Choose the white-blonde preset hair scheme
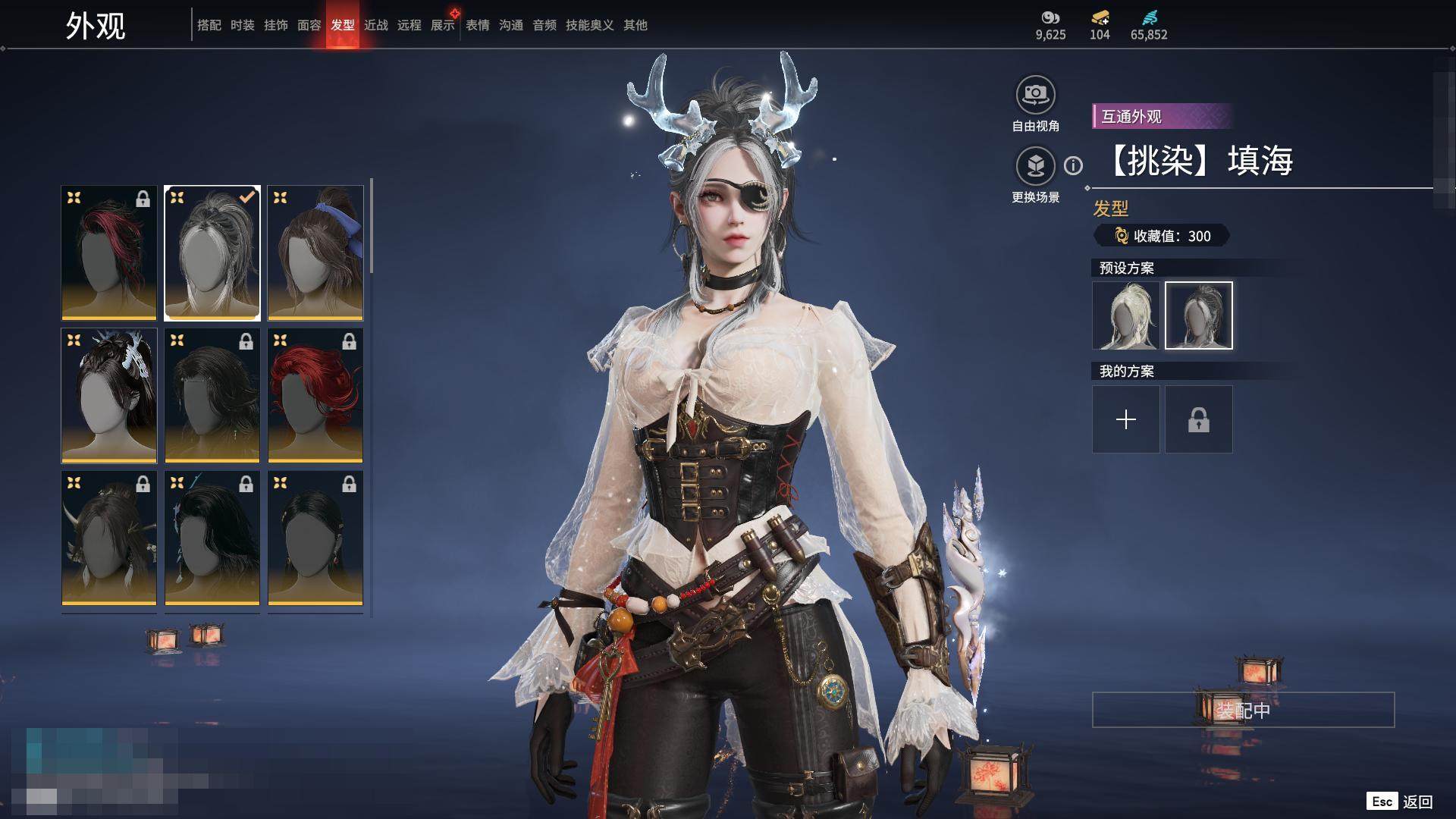 [x=1125, y=315]
